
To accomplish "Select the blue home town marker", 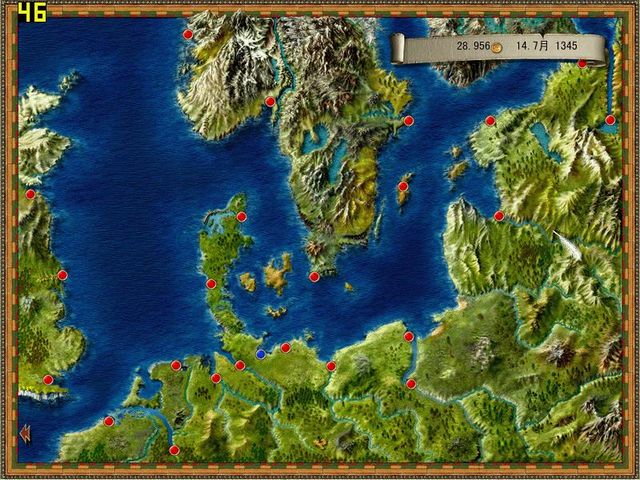I will pyautogui.click(x=261, y=353).
